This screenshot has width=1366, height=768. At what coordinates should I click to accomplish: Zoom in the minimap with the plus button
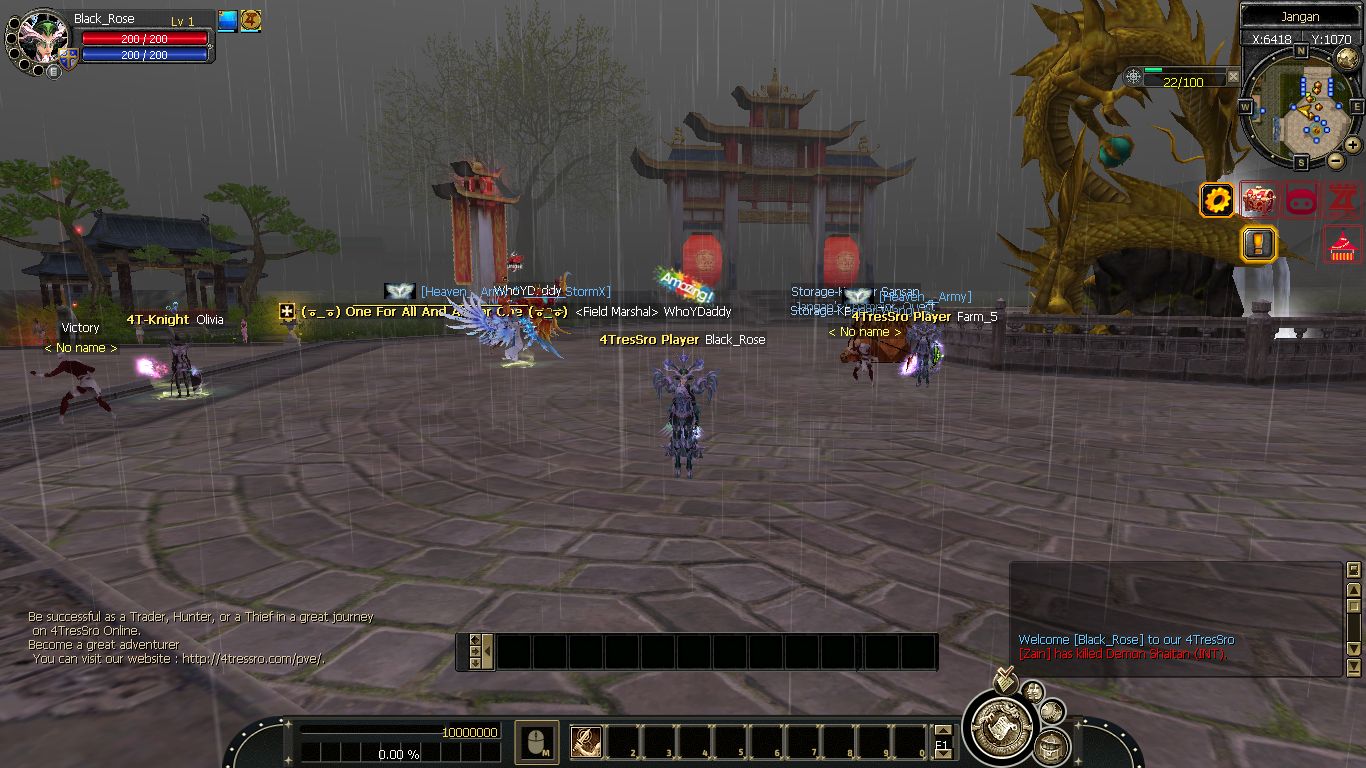1352,145
